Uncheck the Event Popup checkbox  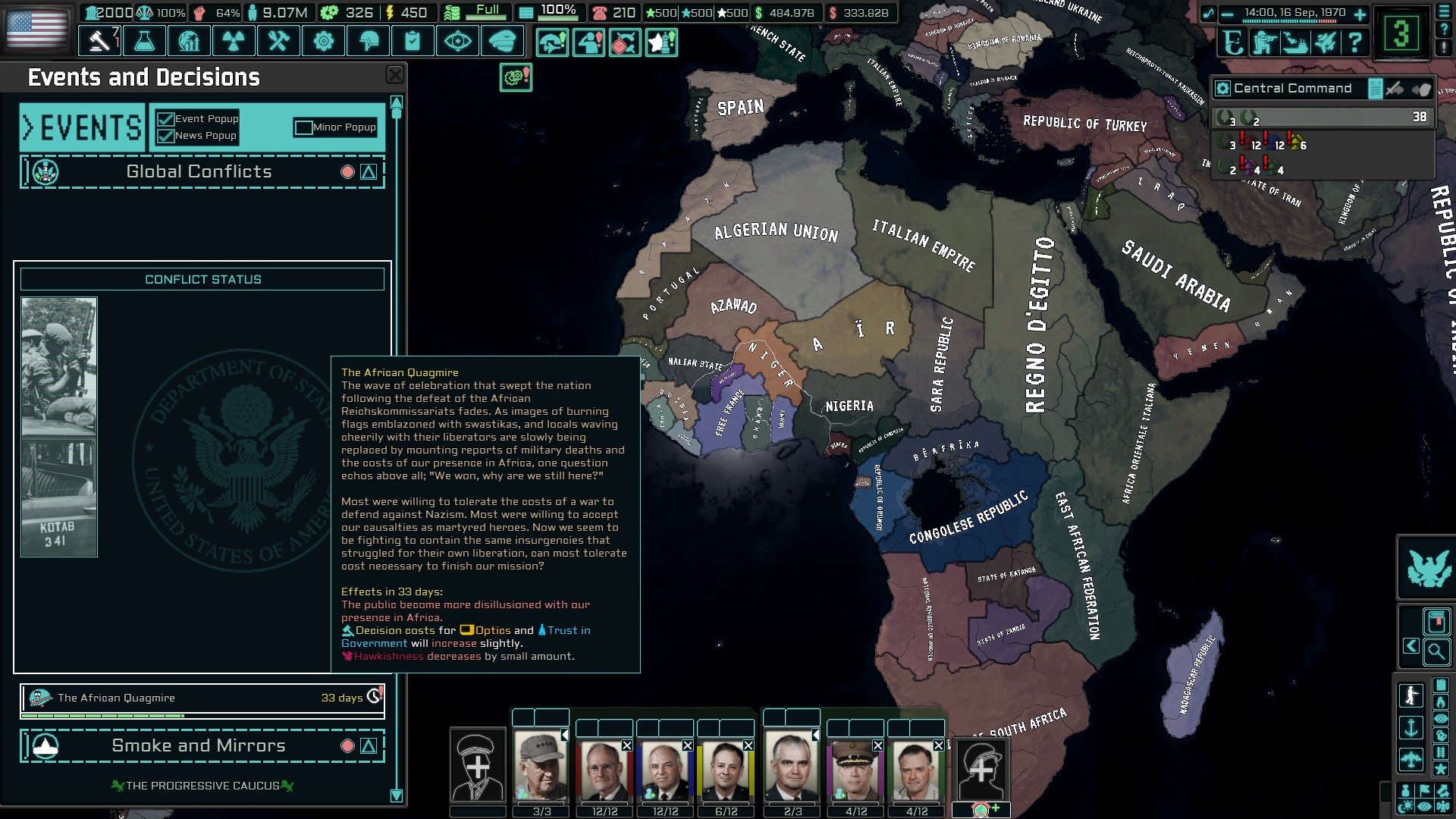click(165, 119)
